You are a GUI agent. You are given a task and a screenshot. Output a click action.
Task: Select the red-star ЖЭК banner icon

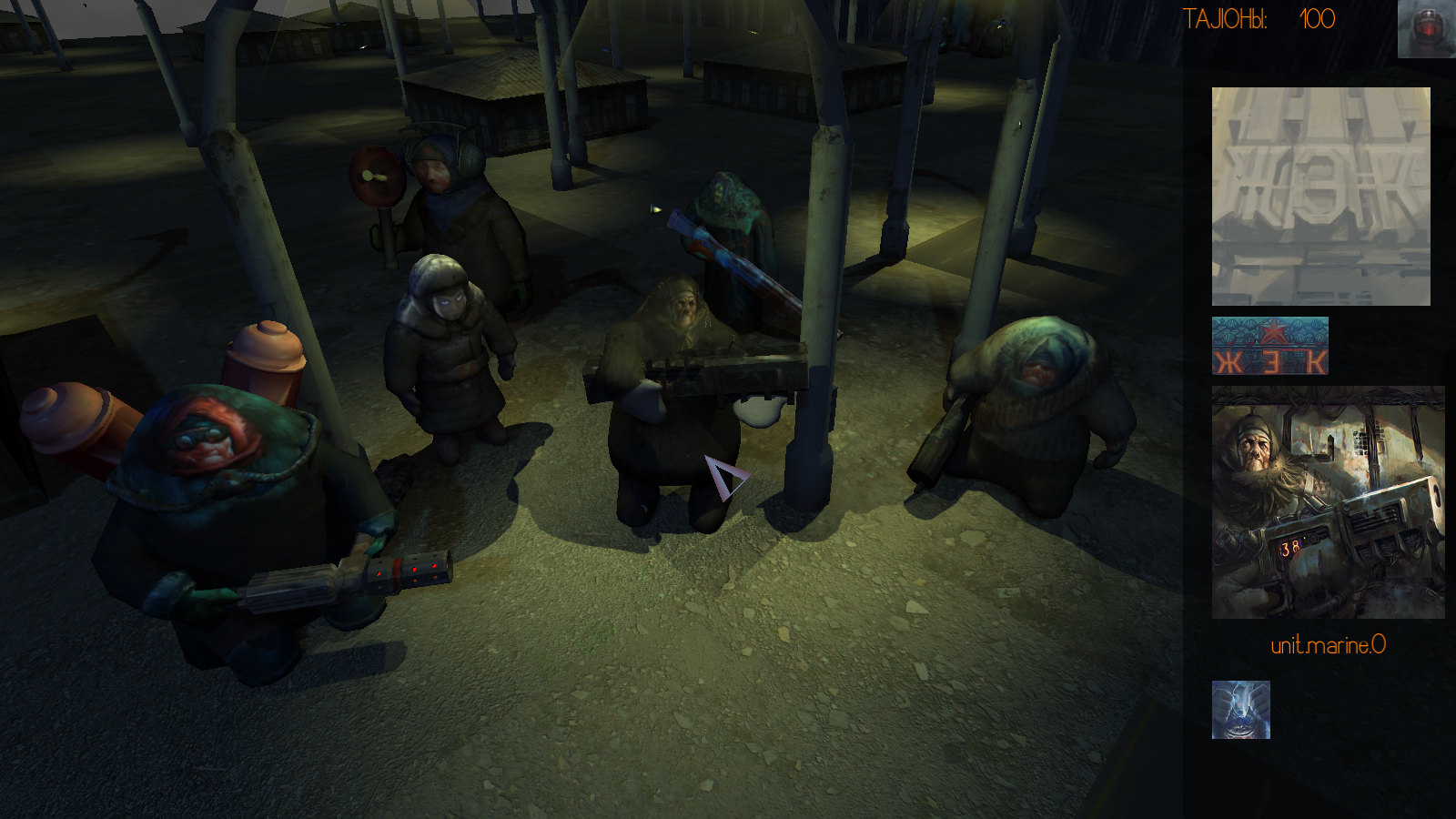coord(1269,346)
